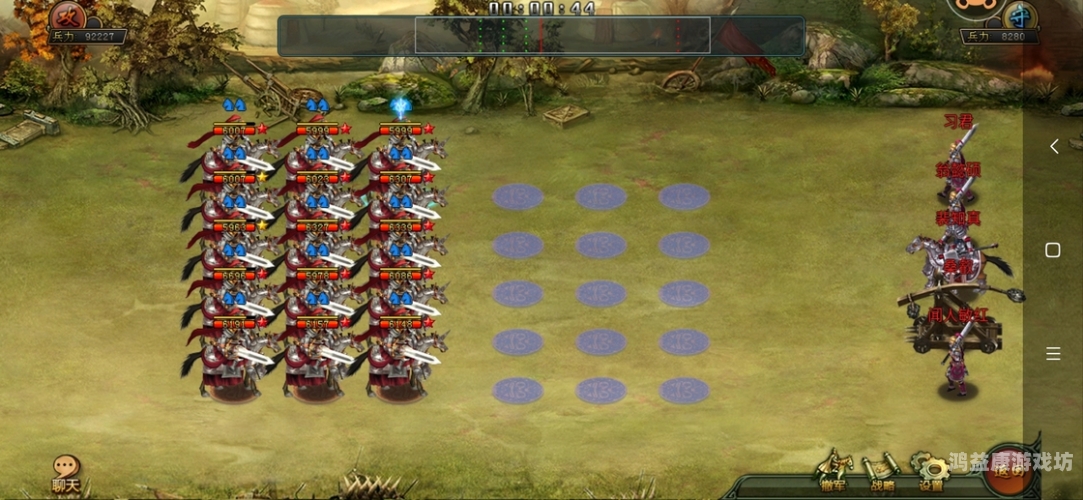1083x500 pixels.
Task: Open the 设置 gear settings
Action: point(931,469)
